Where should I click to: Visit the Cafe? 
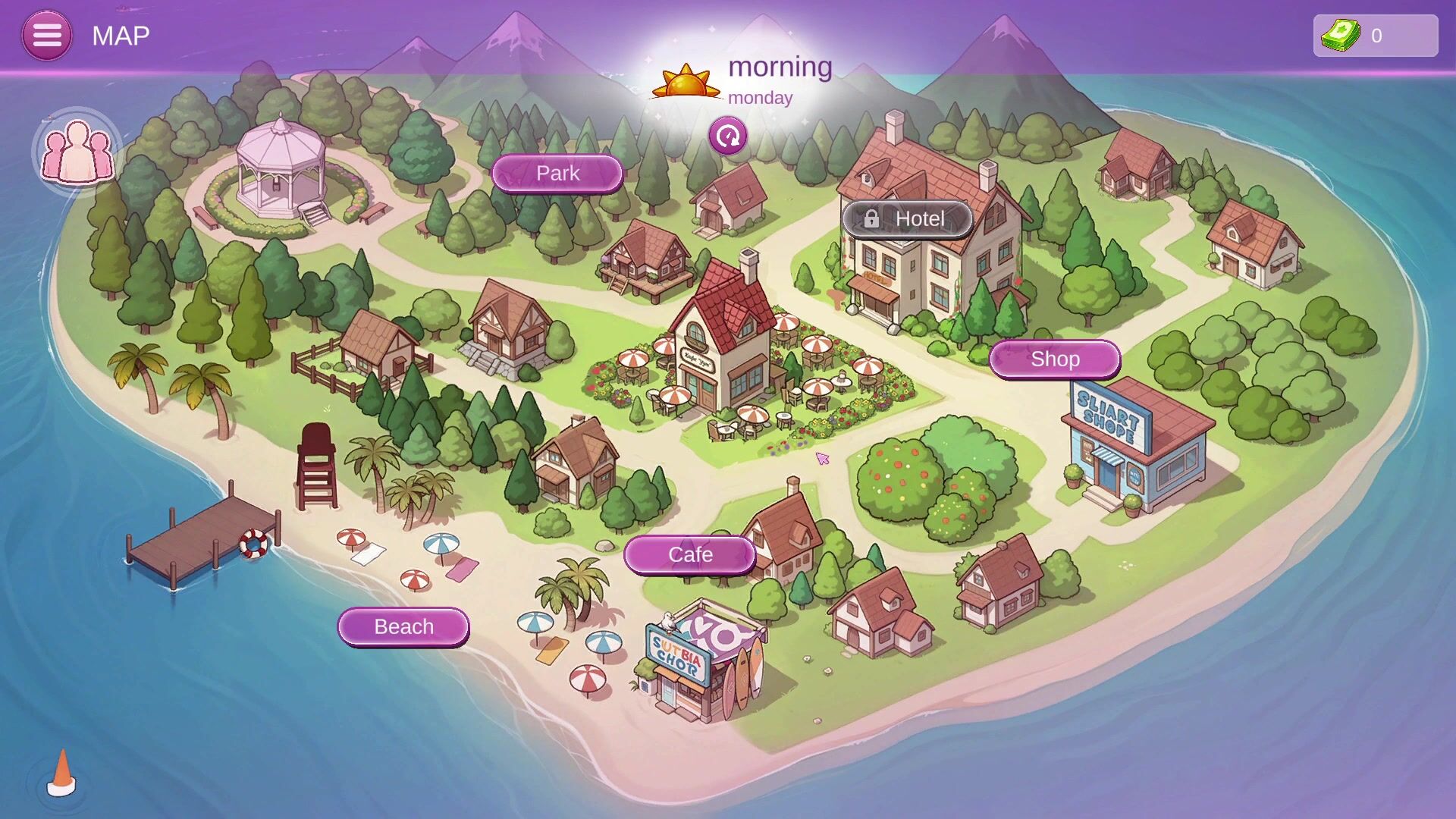[689, 555]
